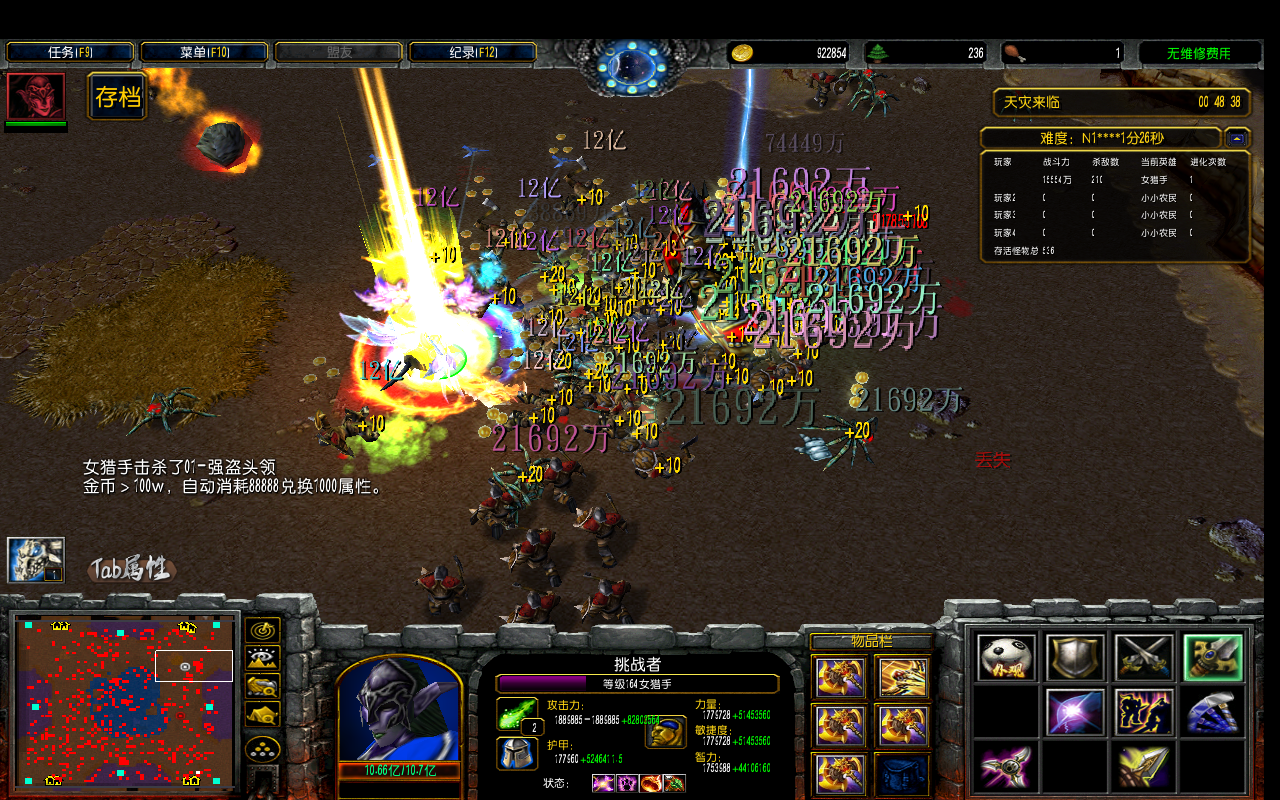Click the huntress hero portrait
The width and height of the screenshot is (1280, 800).
click(399, 711)
